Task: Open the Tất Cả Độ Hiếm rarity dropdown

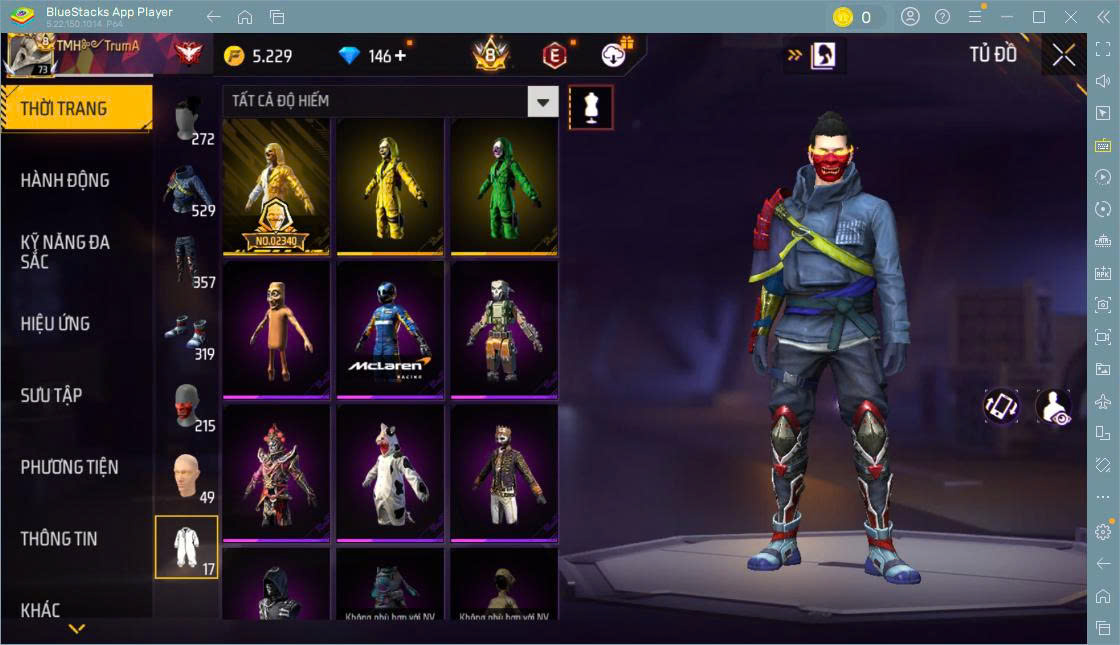Action: point(542,101)
